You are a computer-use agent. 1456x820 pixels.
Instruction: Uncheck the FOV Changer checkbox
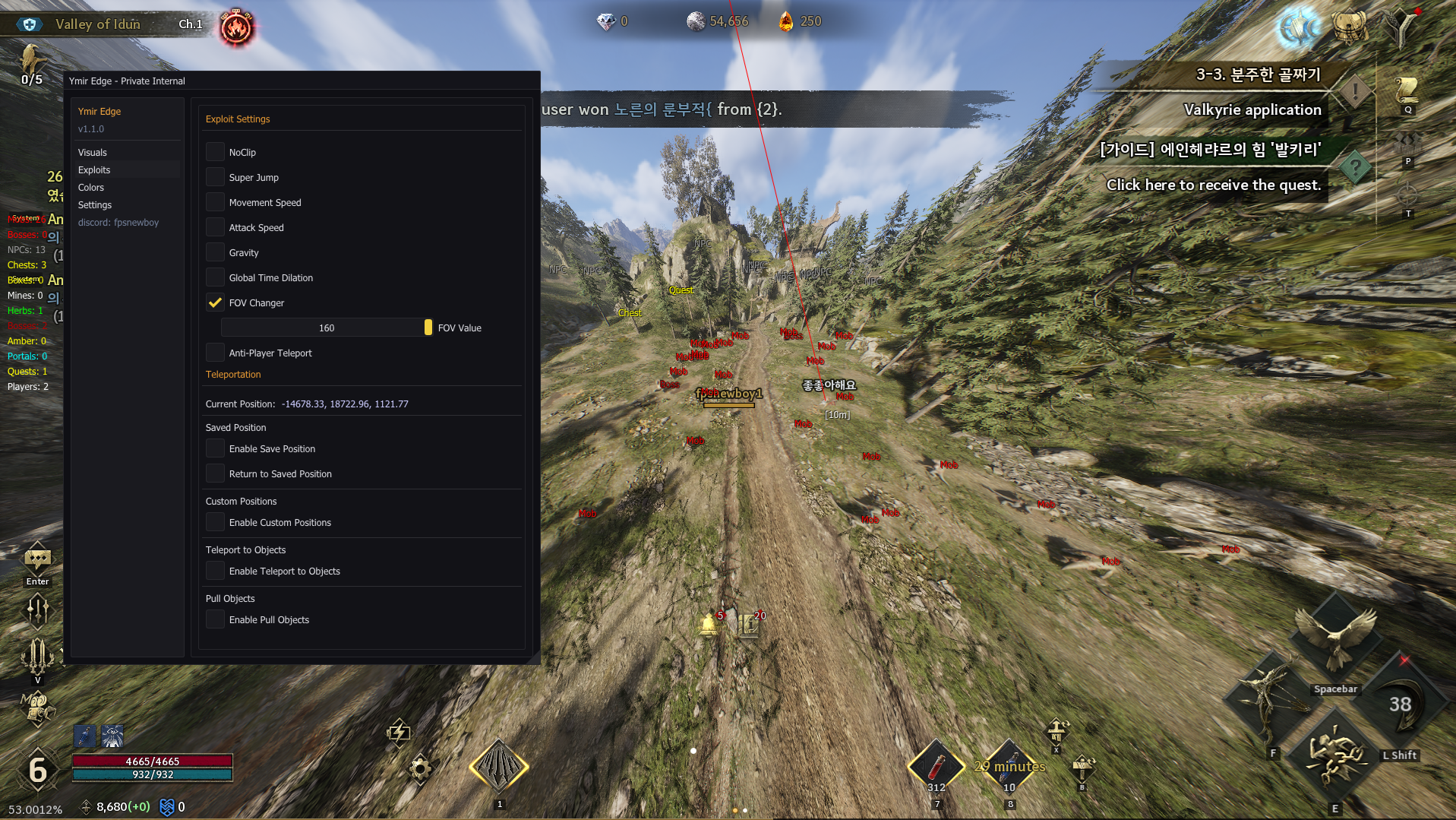pyautogui.click(x=216, y=302)
